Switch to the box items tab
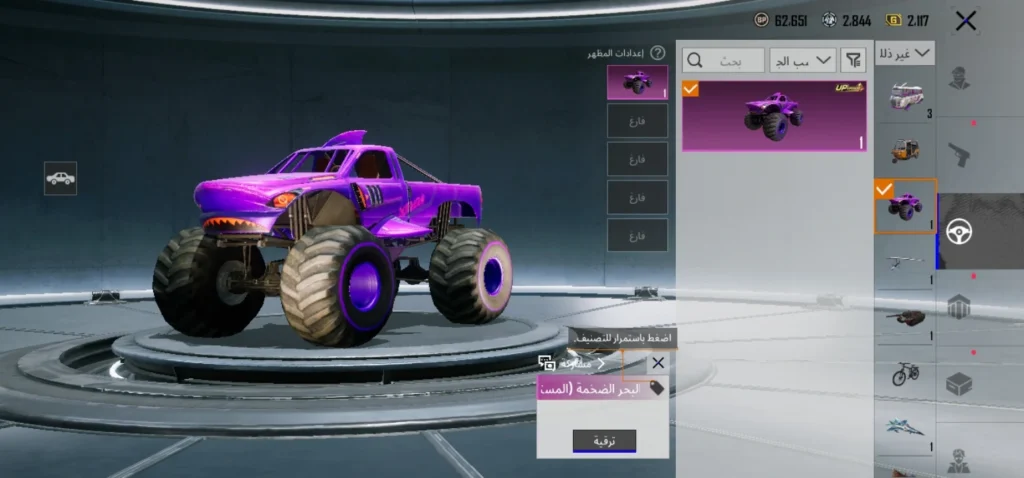Image resolution: width=1024 pixels, height=478 pixels. (960, 384)
